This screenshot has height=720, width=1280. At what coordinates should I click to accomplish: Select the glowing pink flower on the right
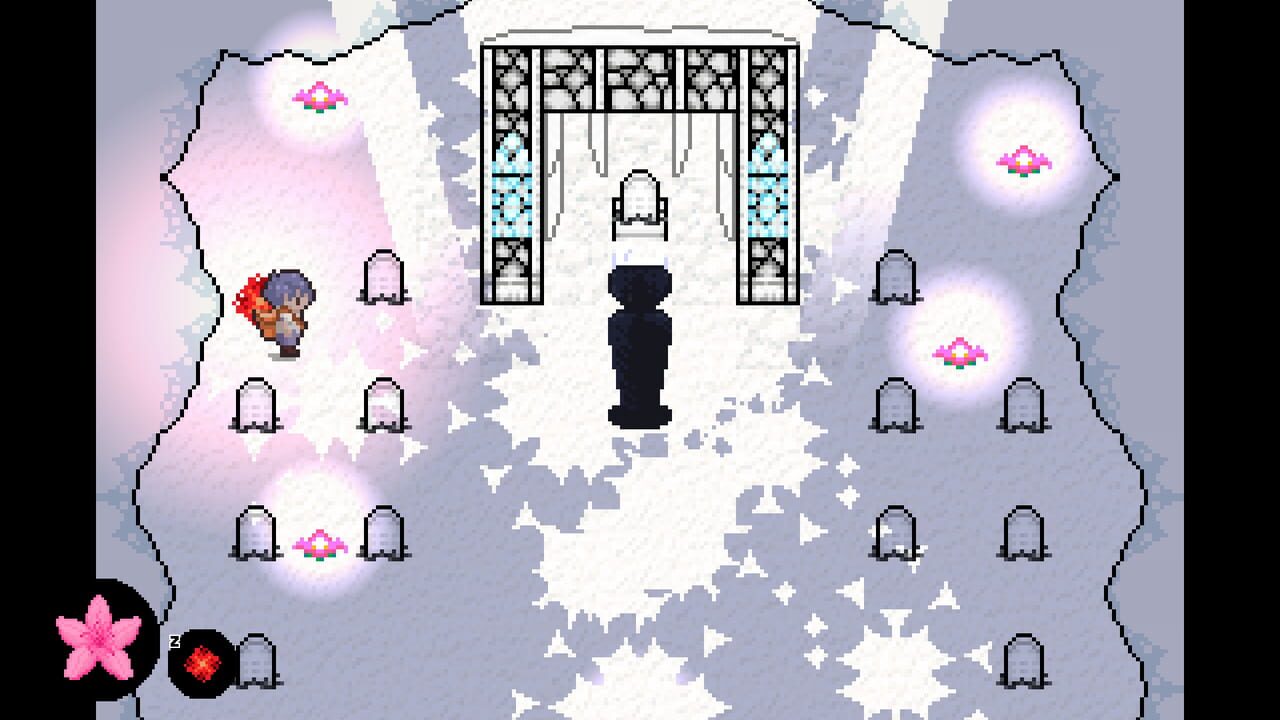[x=958, y=352]
